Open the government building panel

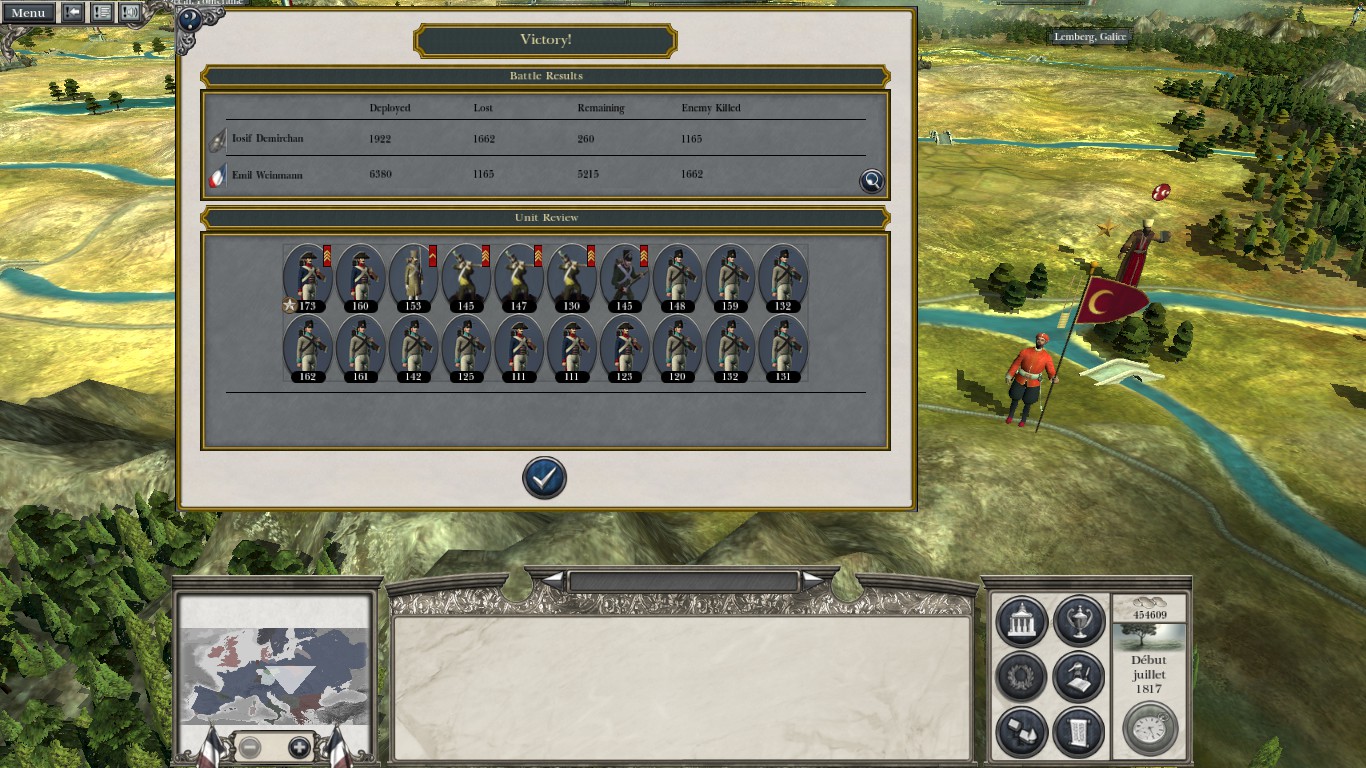(x=1022, y=621)
